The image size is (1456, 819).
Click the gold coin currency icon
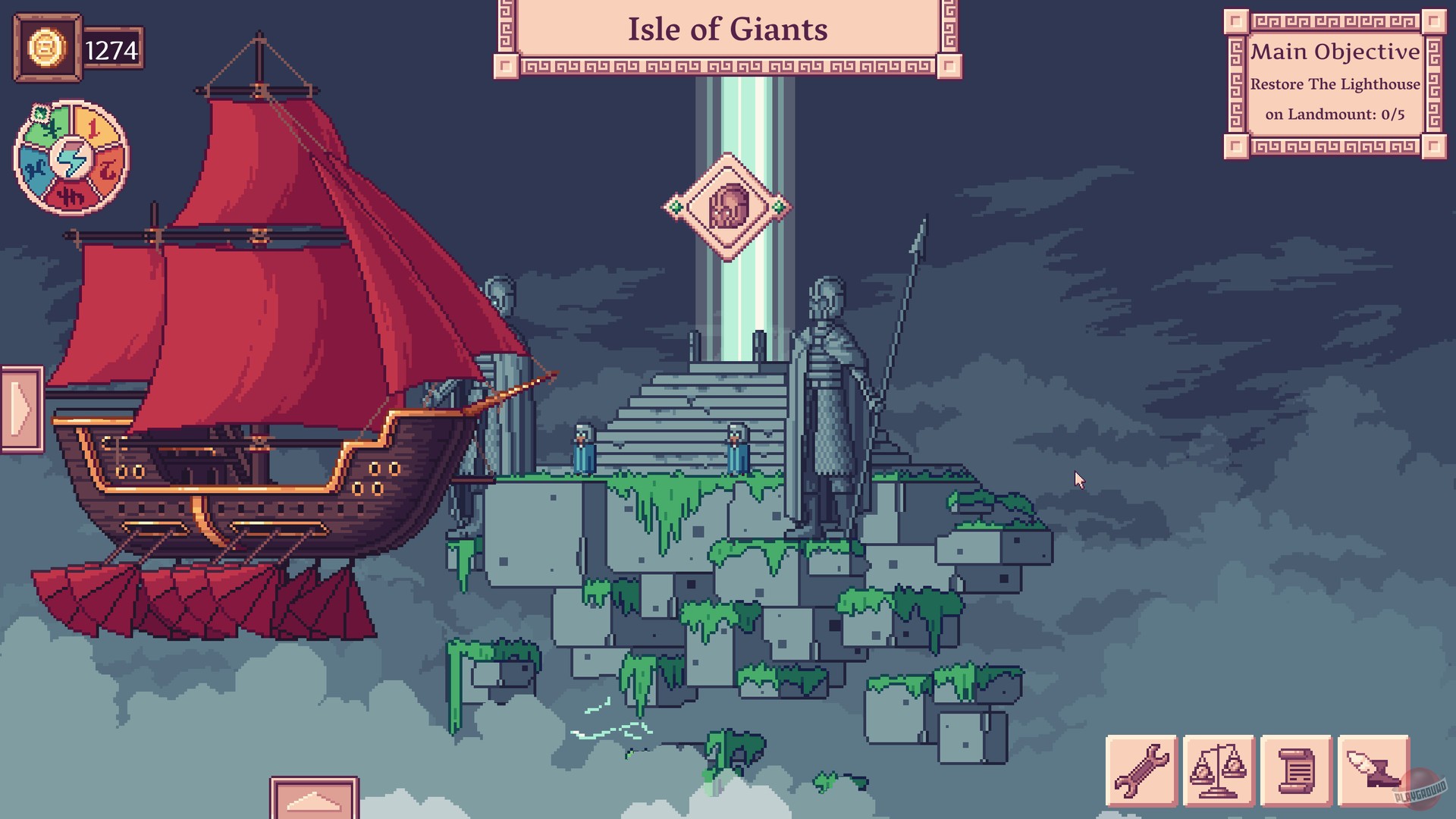[x=45, y=49]
